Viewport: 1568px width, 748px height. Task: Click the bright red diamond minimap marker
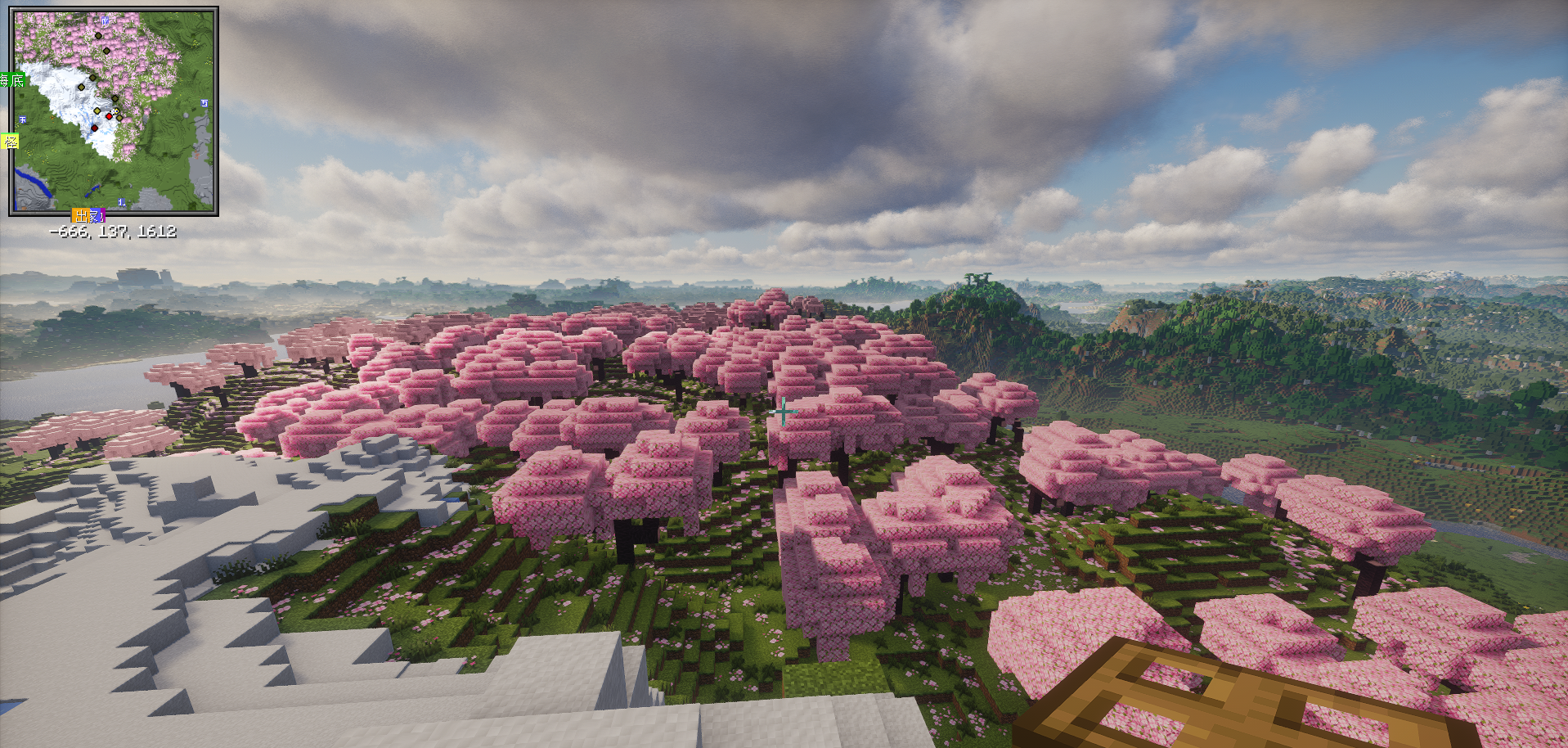[x=109, y=116]
